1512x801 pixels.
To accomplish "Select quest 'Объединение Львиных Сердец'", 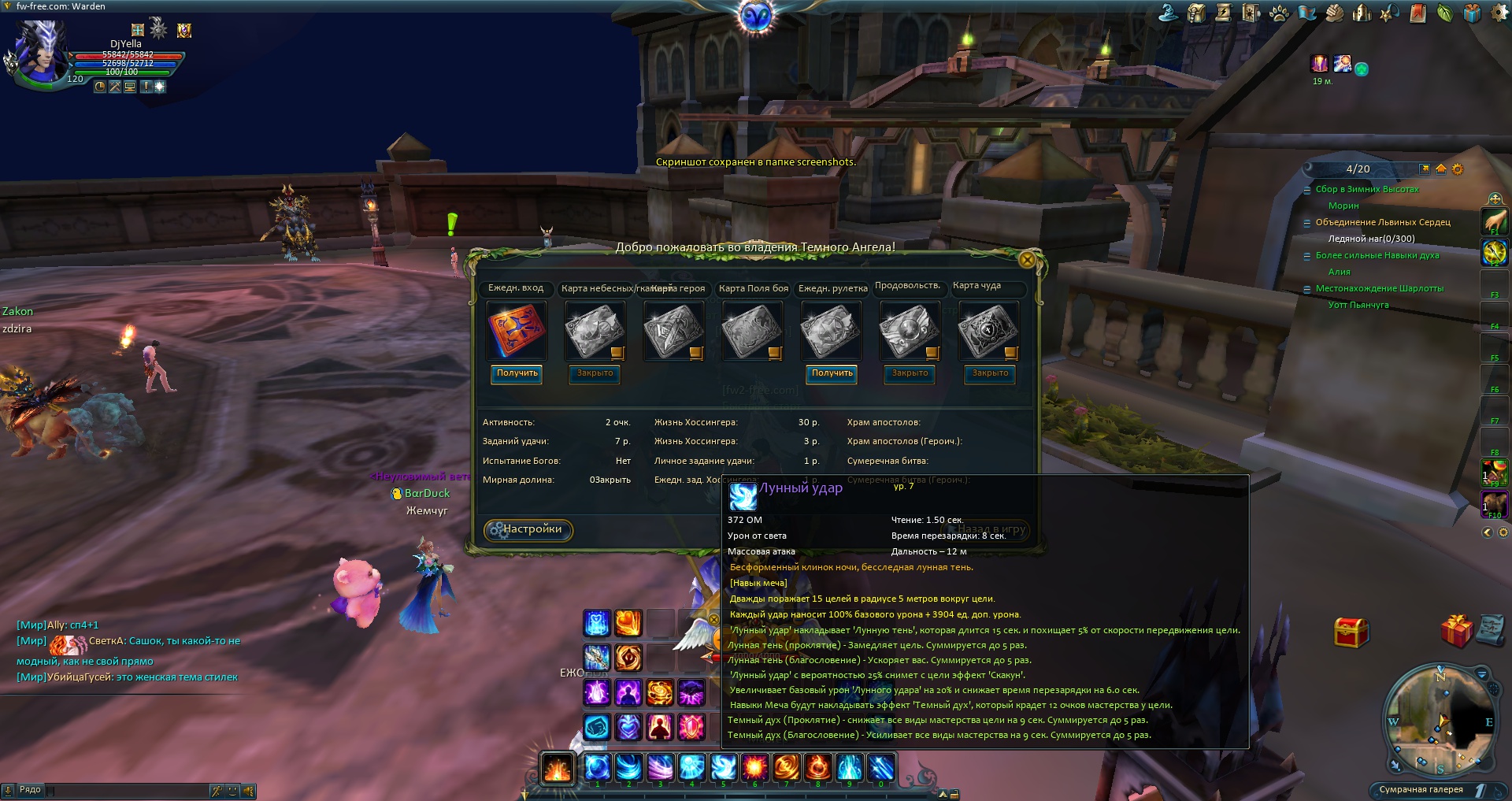I will click(x=1383, y=222).
